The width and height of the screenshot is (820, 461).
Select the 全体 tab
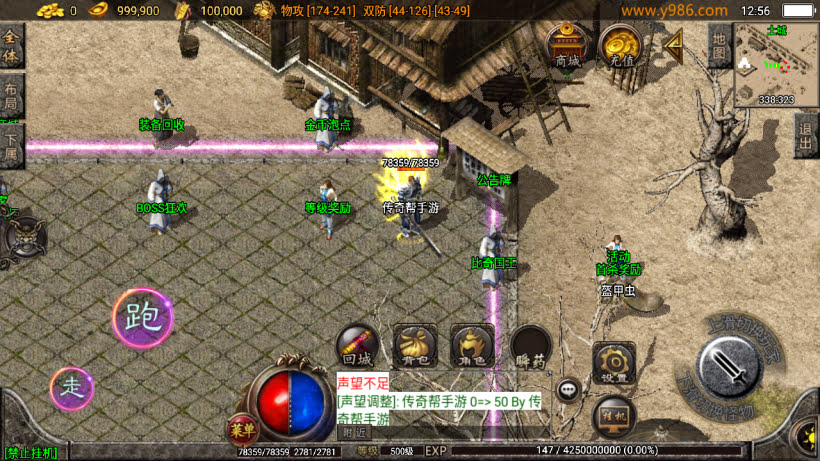11,45
